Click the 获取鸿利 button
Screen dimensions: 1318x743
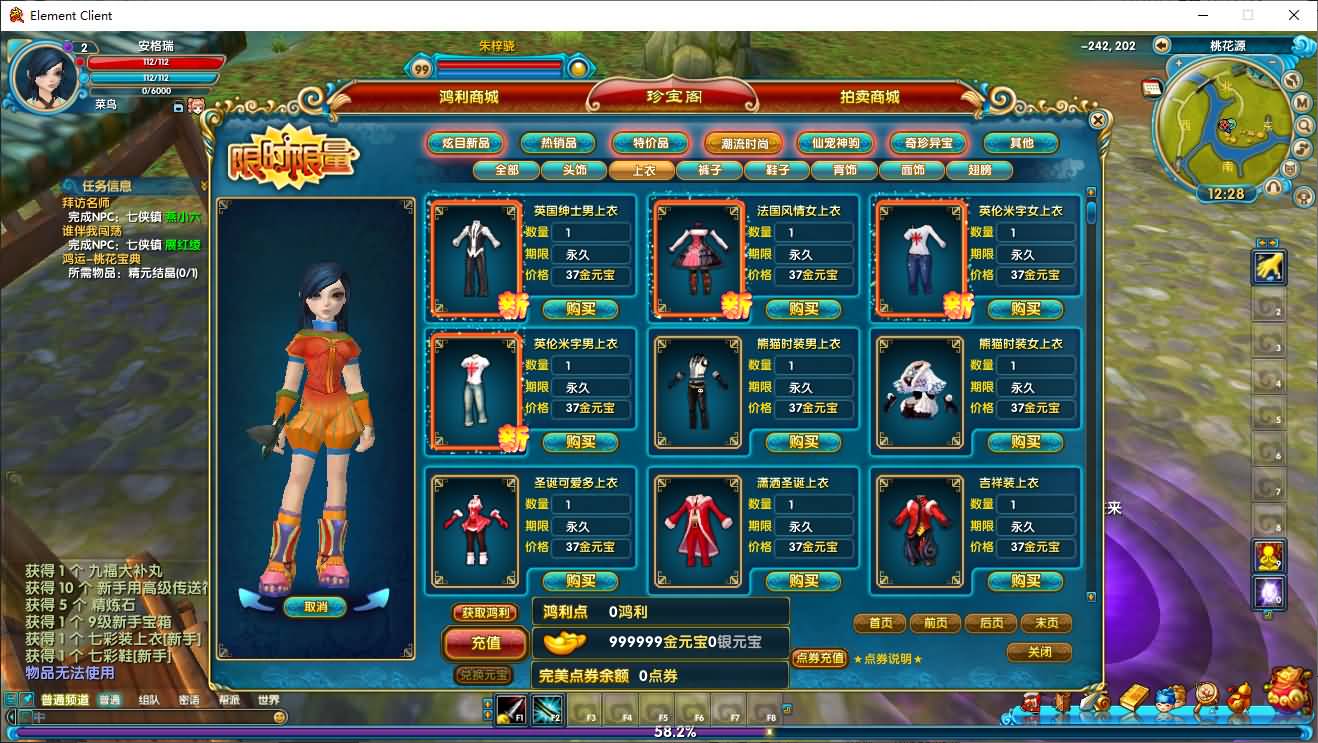pos(485,613)
